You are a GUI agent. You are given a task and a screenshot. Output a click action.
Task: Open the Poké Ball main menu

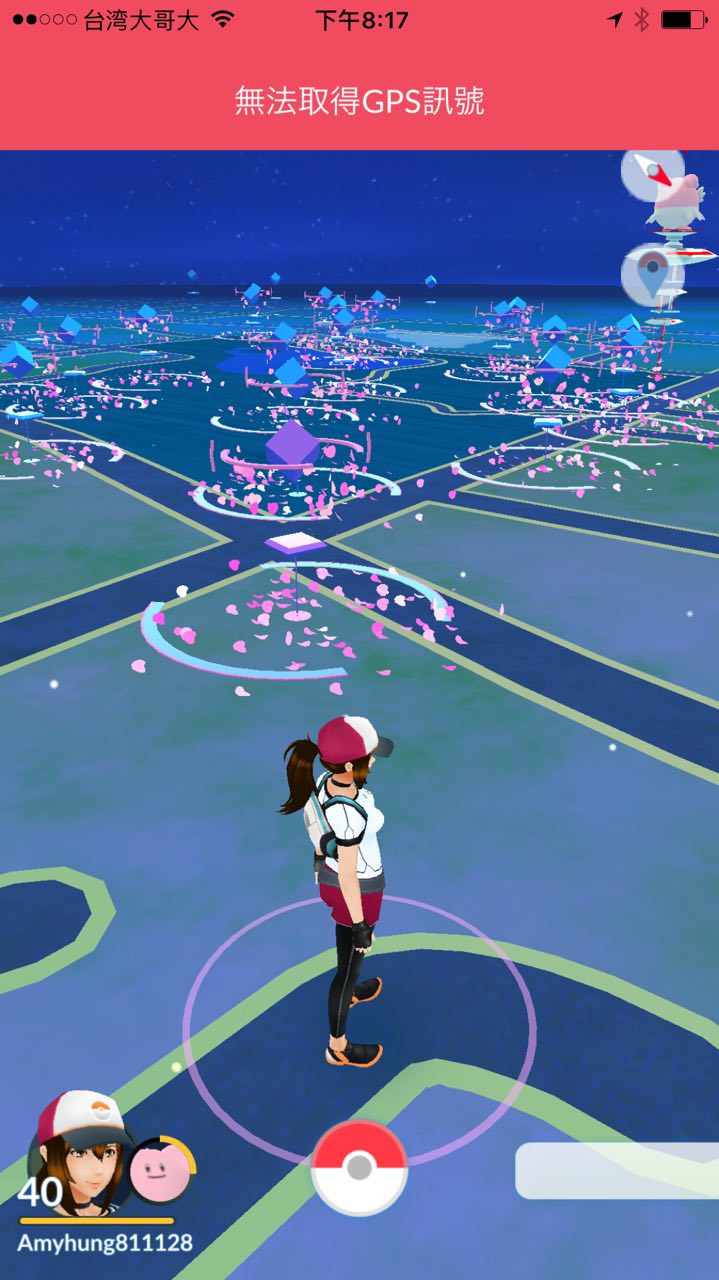point(359,1167)
